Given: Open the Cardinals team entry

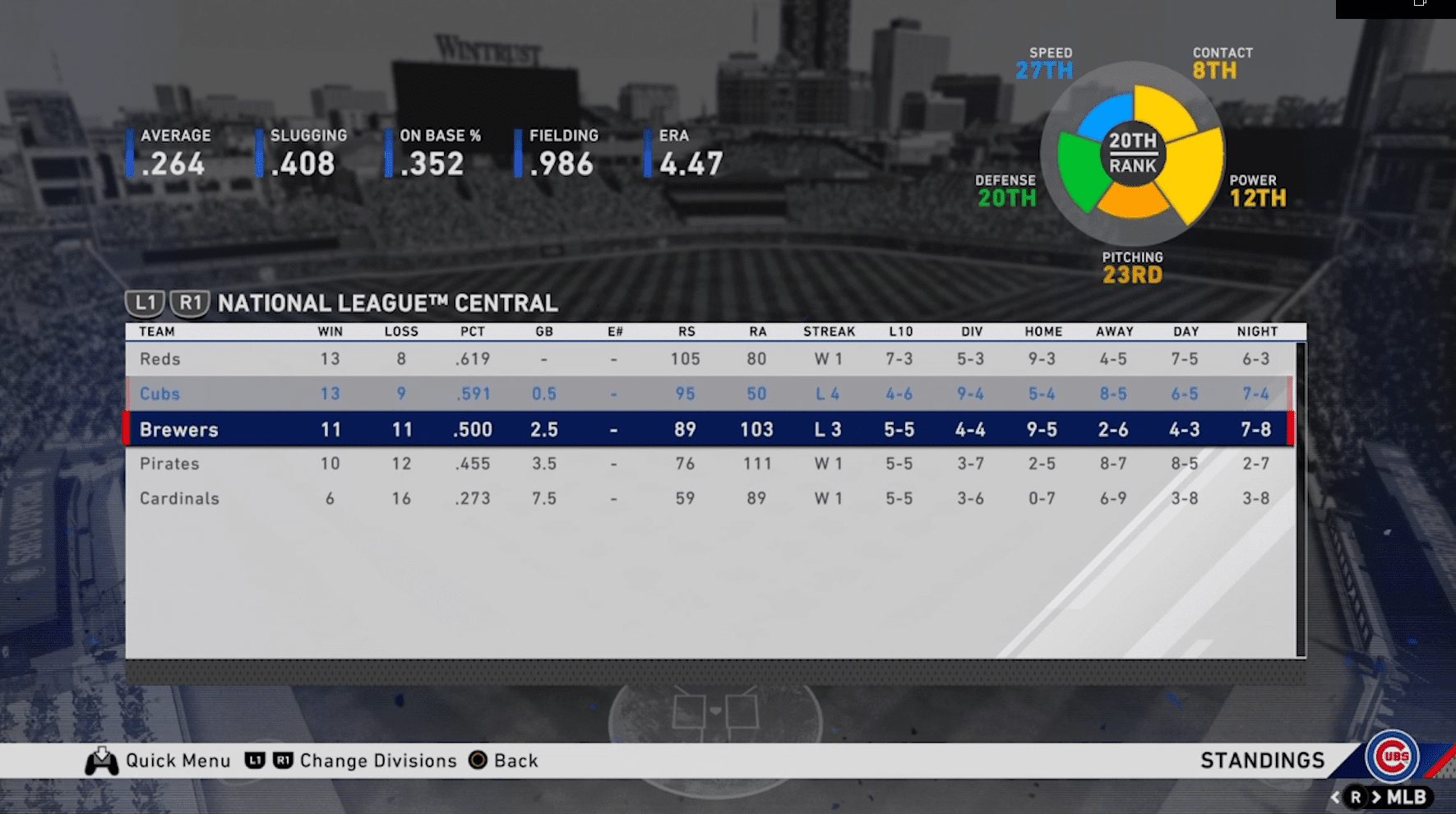Looking at the screenshot, I should tap(178, 497).
